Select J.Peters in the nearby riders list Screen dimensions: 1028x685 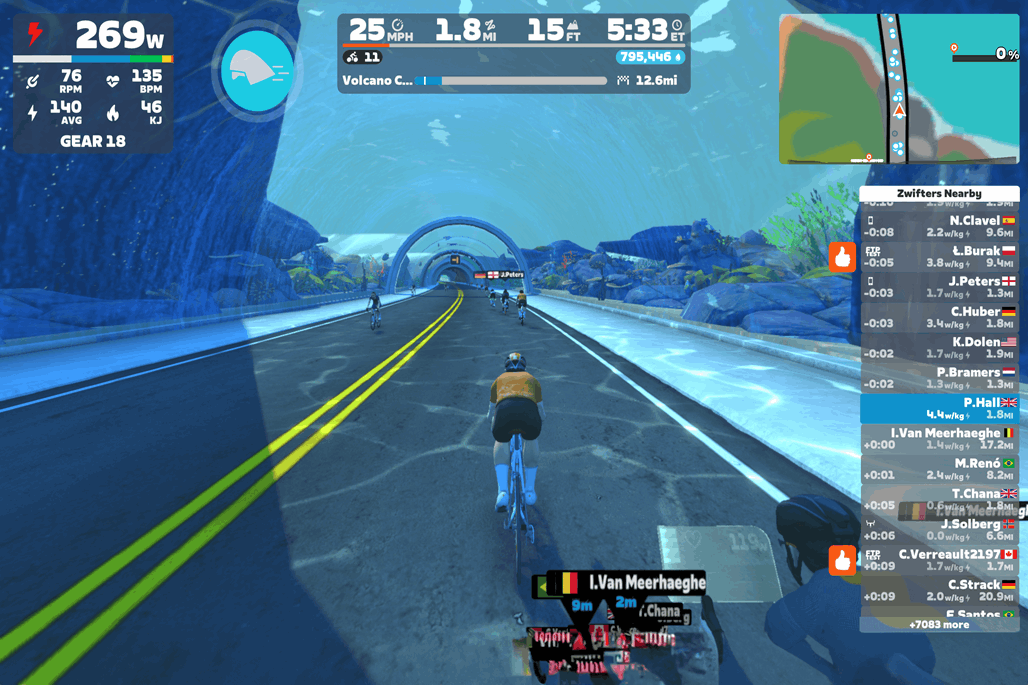pos(939,287)
